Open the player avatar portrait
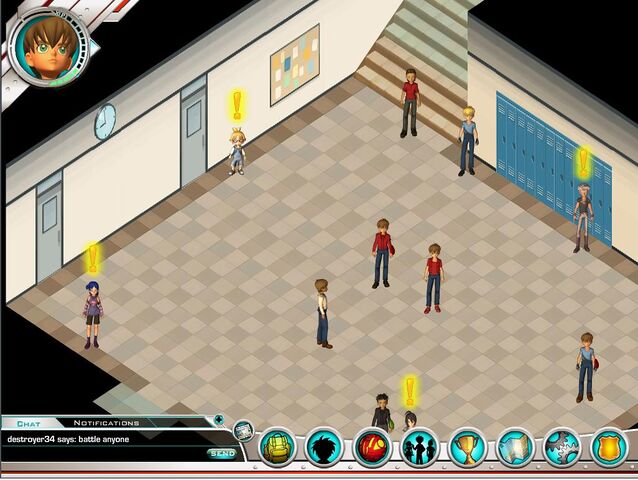 pyautogui.click(x=46, y=45)
